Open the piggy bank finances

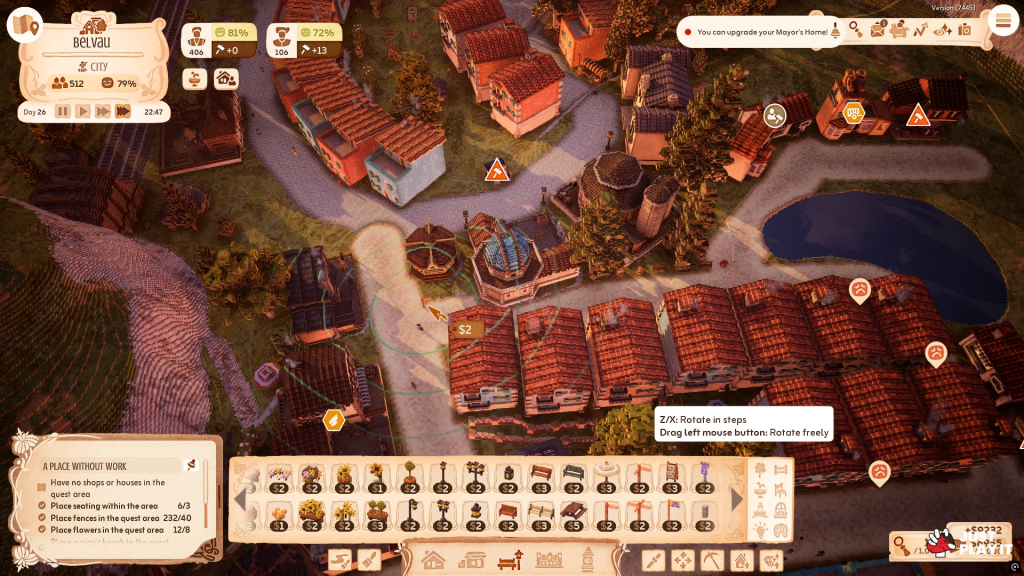click(x=899, y=30)
